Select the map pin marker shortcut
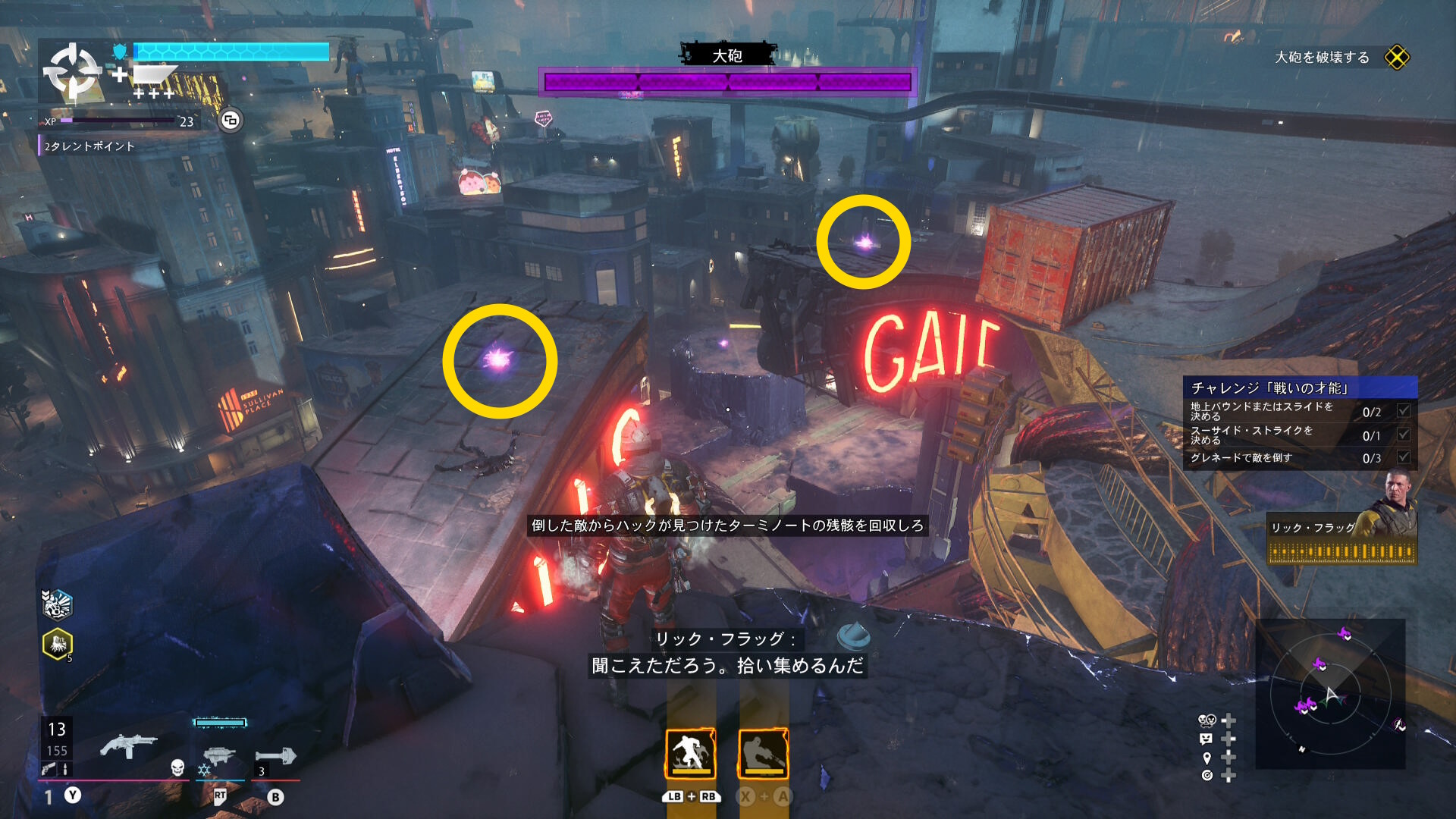Viewport: 1456px width, 819px height. click(1207, 757)
